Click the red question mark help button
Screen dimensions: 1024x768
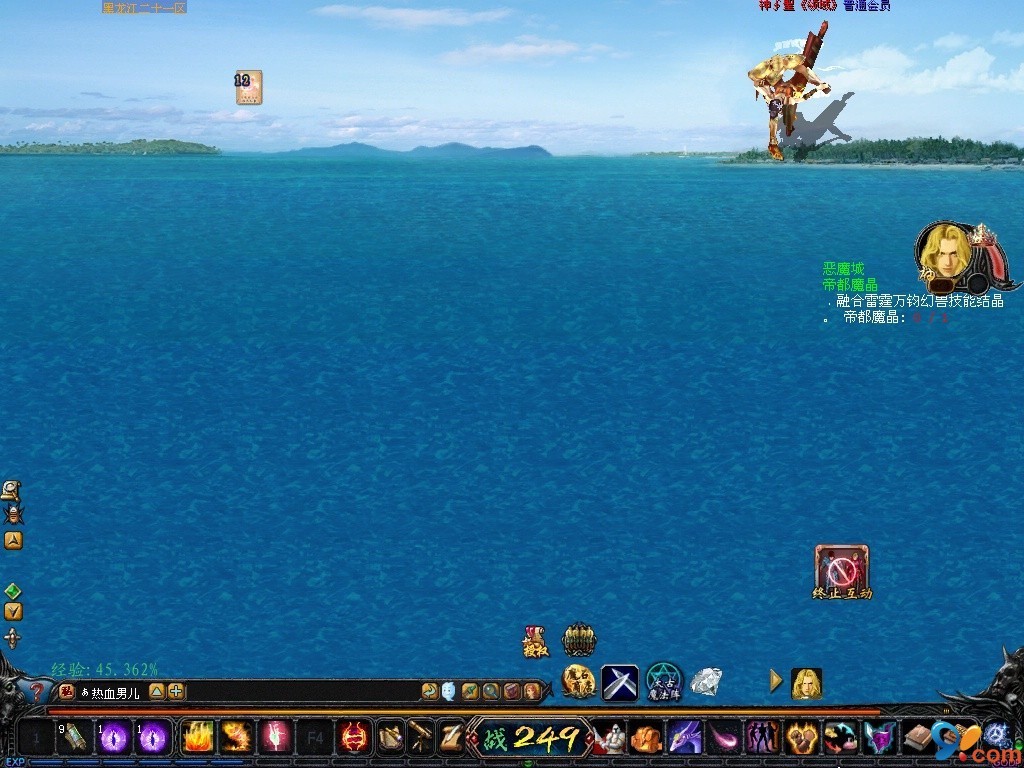(37, 691)
